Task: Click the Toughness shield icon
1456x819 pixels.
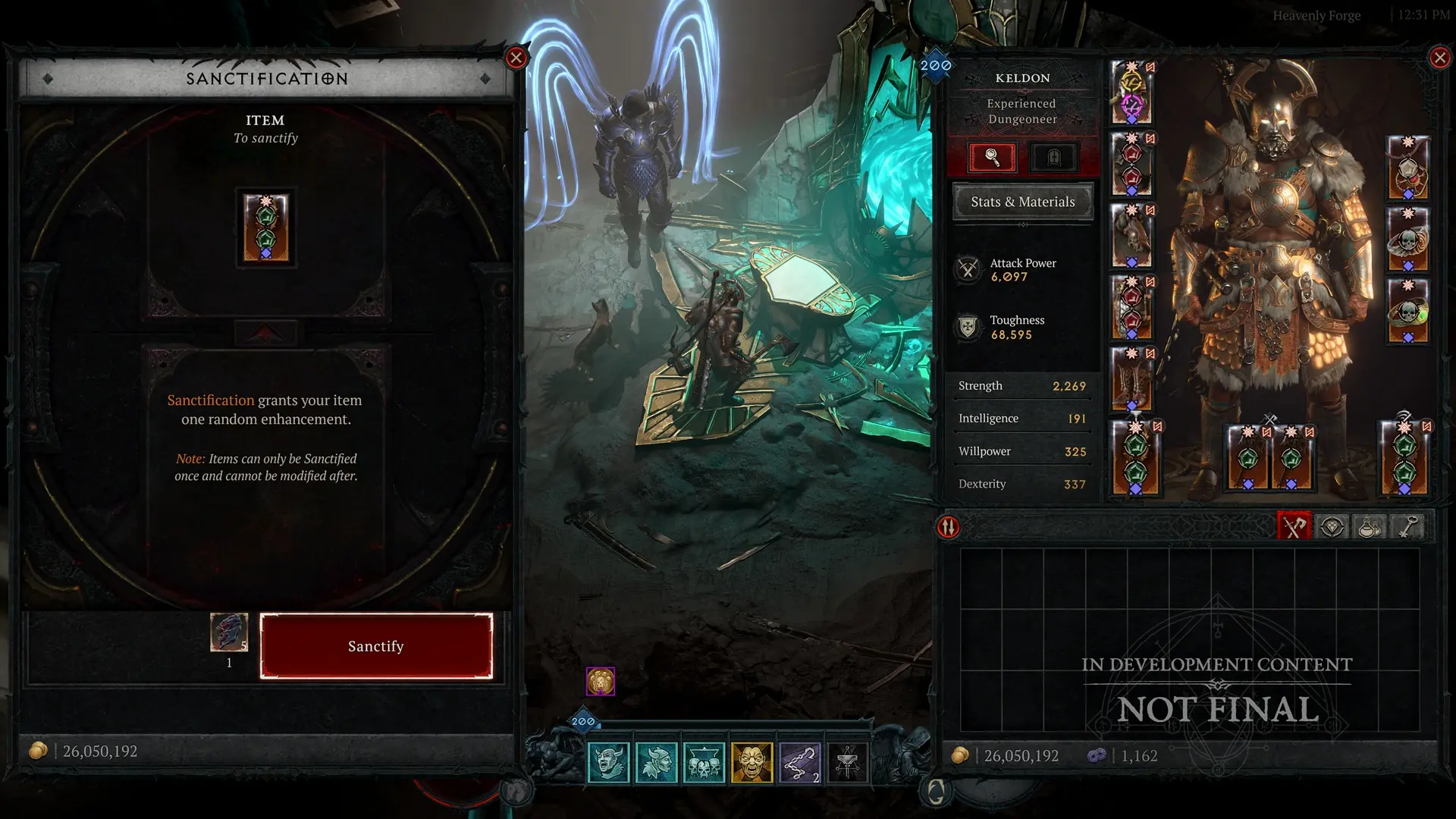Action: [x=968, y=326]
